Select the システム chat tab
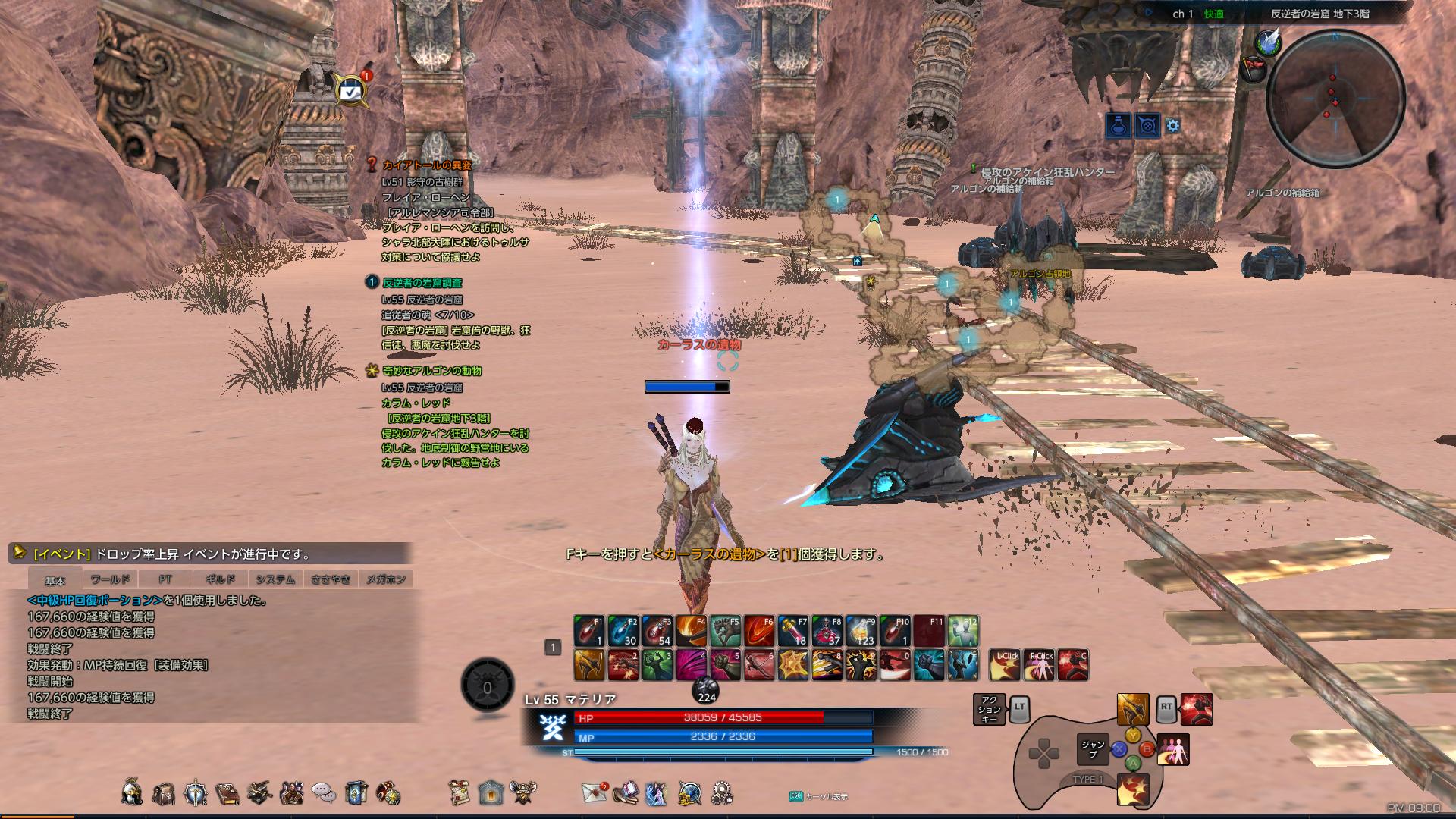The width and height of the screenshot is (1456, 819). [275, 579]
